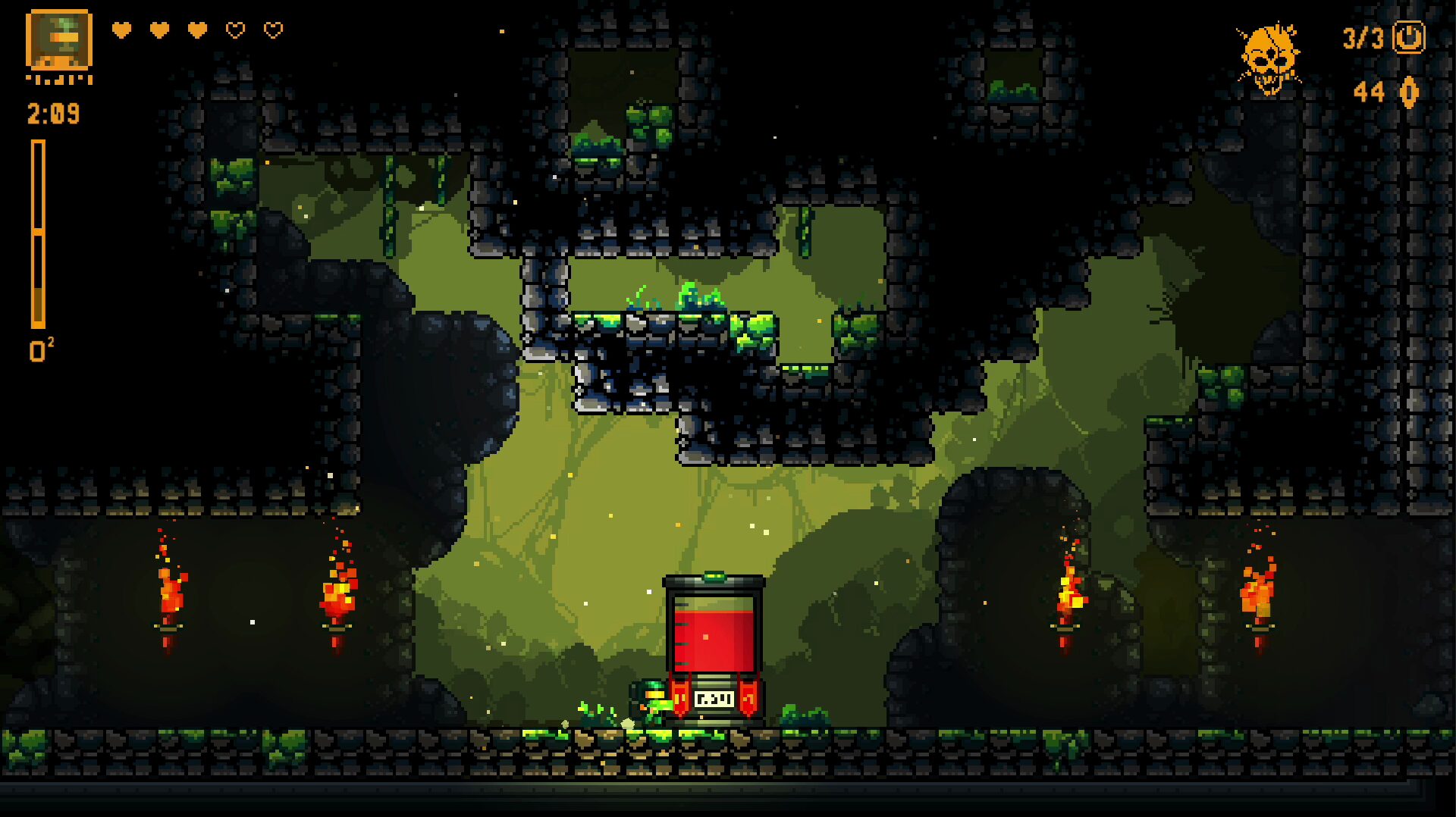The height and width of the screenshot is (817, 1456).
Task: Select the orange skull icon
Action: pos(1269,58)
